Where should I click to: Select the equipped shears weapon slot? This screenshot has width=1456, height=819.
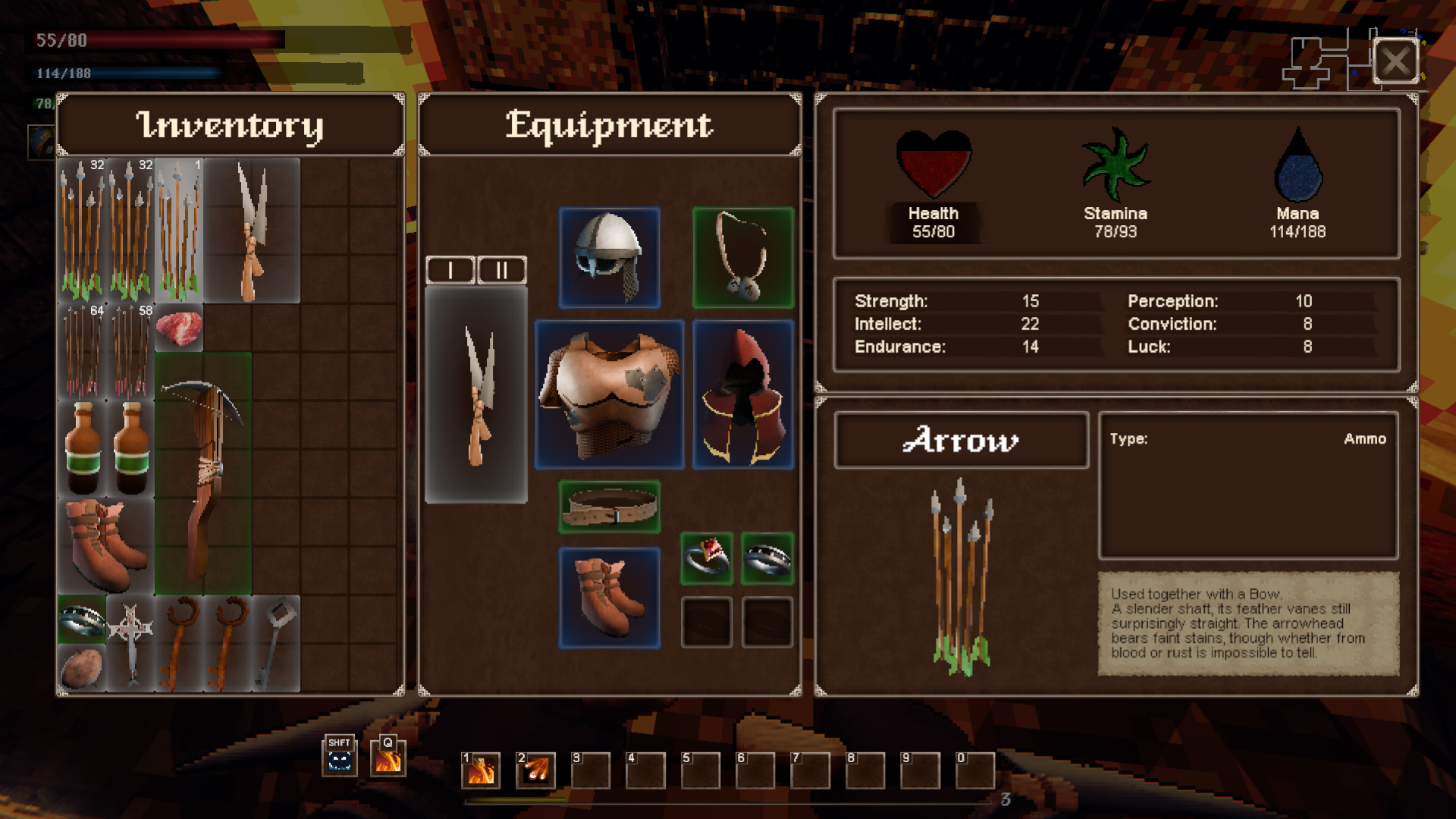(x=476, y=394)
